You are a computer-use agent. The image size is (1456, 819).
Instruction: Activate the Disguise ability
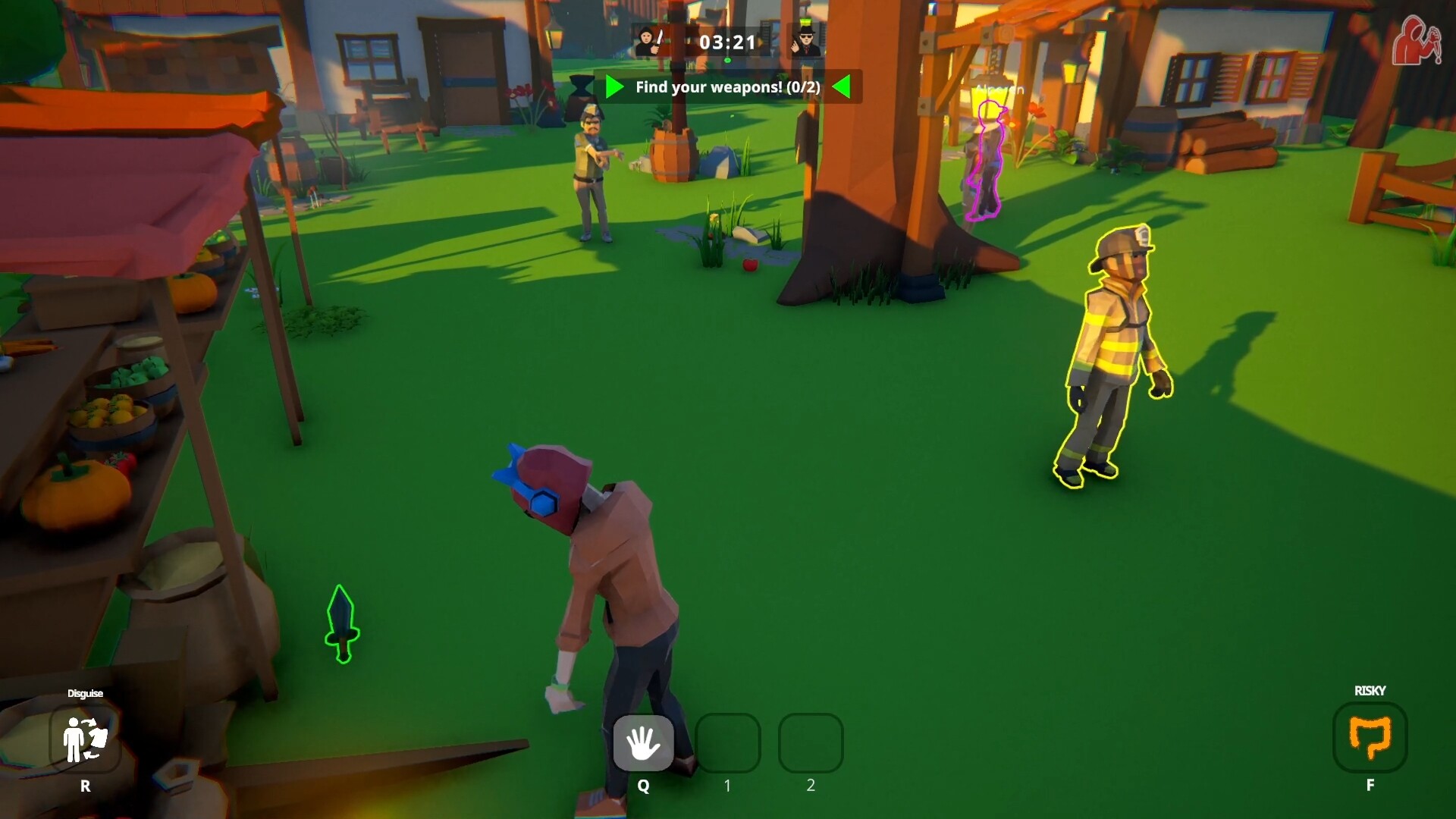click(85, 739)
